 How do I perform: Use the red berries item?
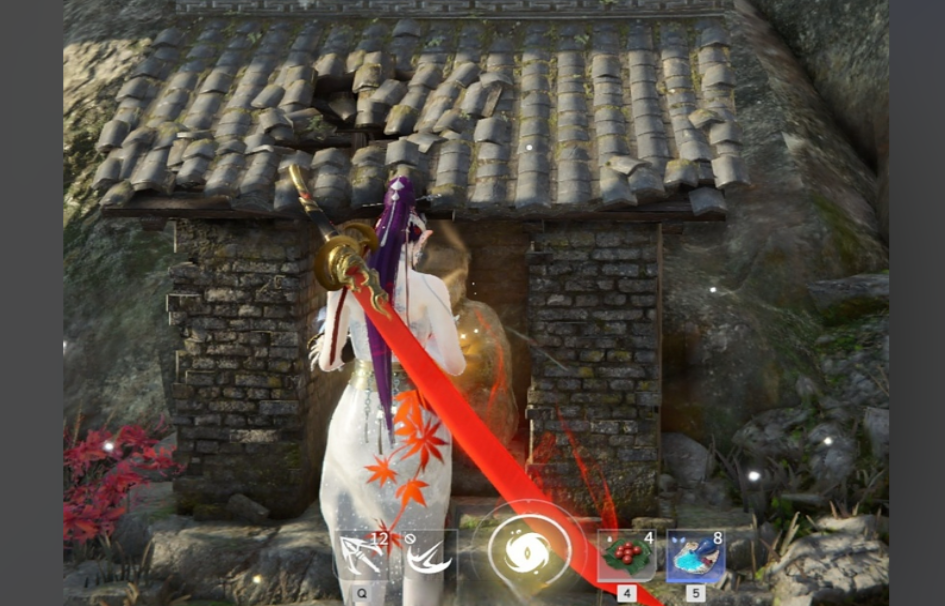click(x=626, y=555)
